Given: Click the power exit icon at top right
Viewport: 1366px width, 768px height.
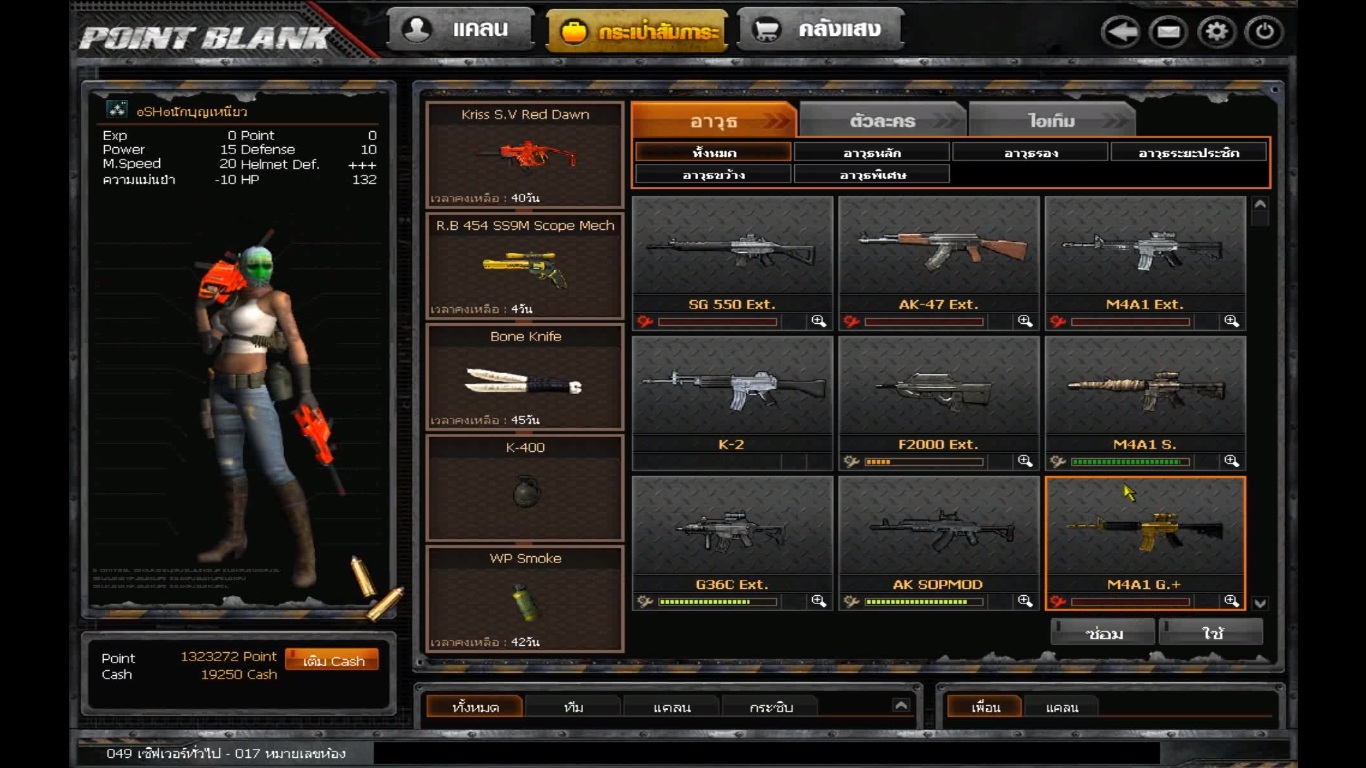Looking at the screenshot, I should pos(1263,31).
